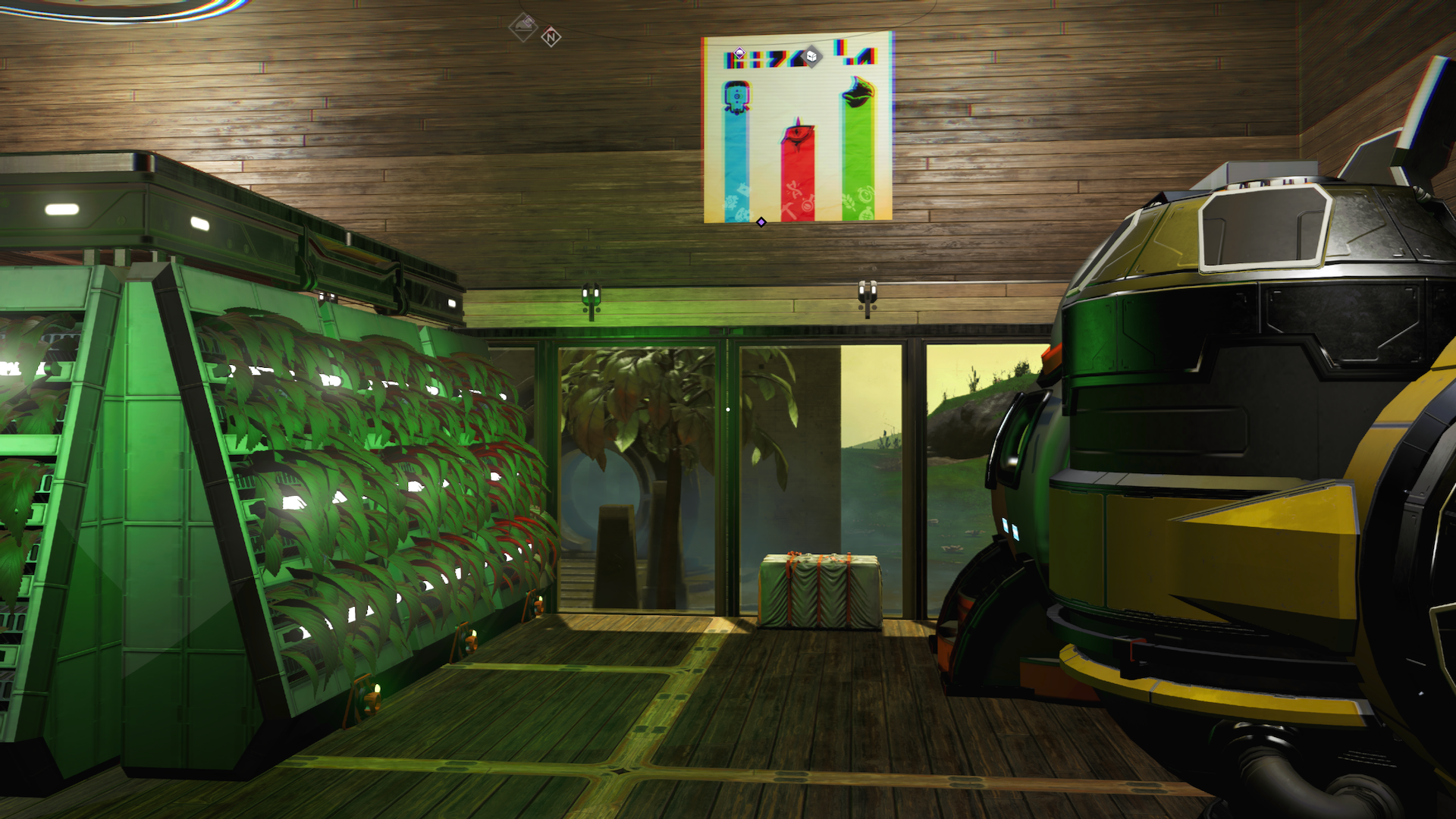Click the purple diamond mission marker
1456x819 pixels.
pos(761,222)
